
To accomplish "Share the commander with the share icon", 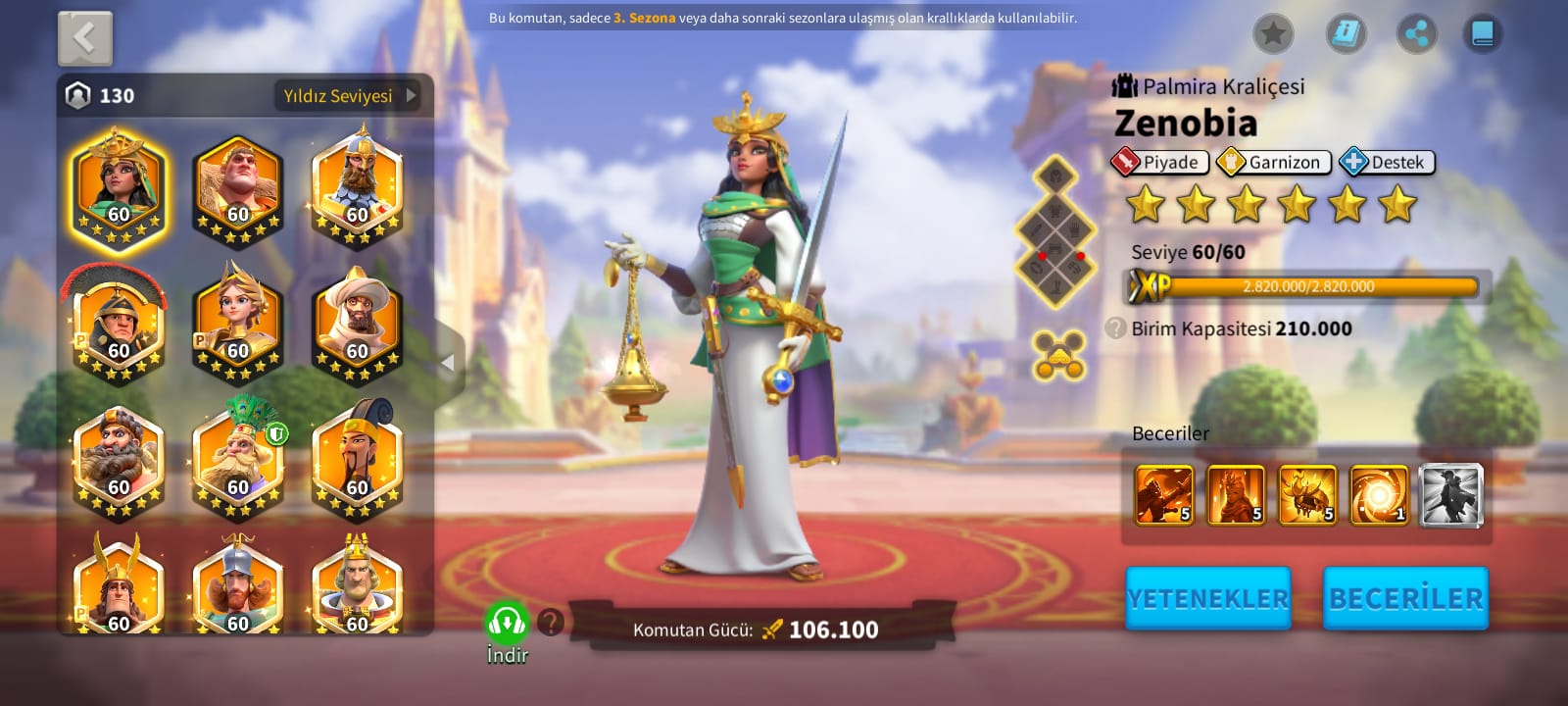I will [1416, 34].
